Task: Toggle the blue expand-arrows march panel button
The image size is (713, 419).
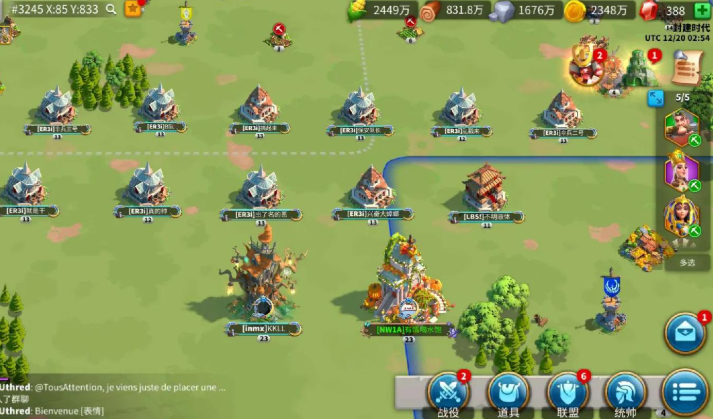Action: (656, 98)
